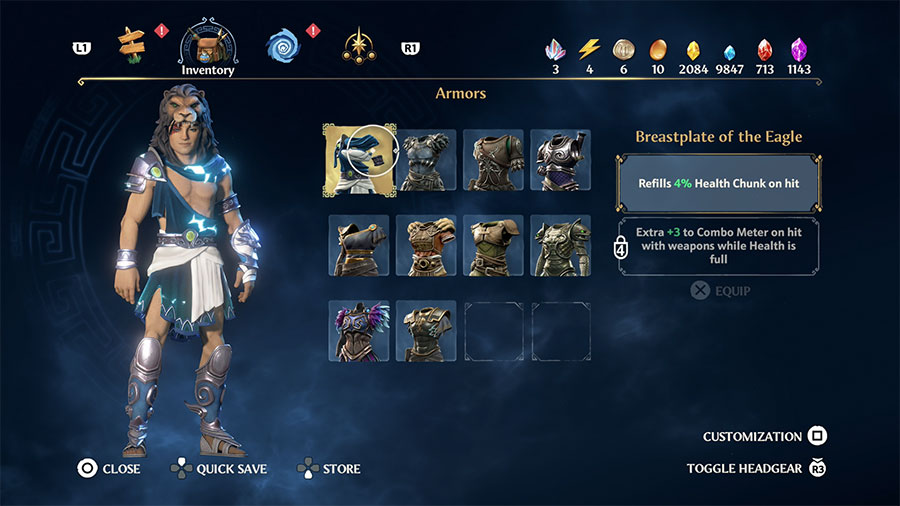Screen dimensions: 900x506
Task: Open the wooden signpost tab
Action: tap(131, 42)
